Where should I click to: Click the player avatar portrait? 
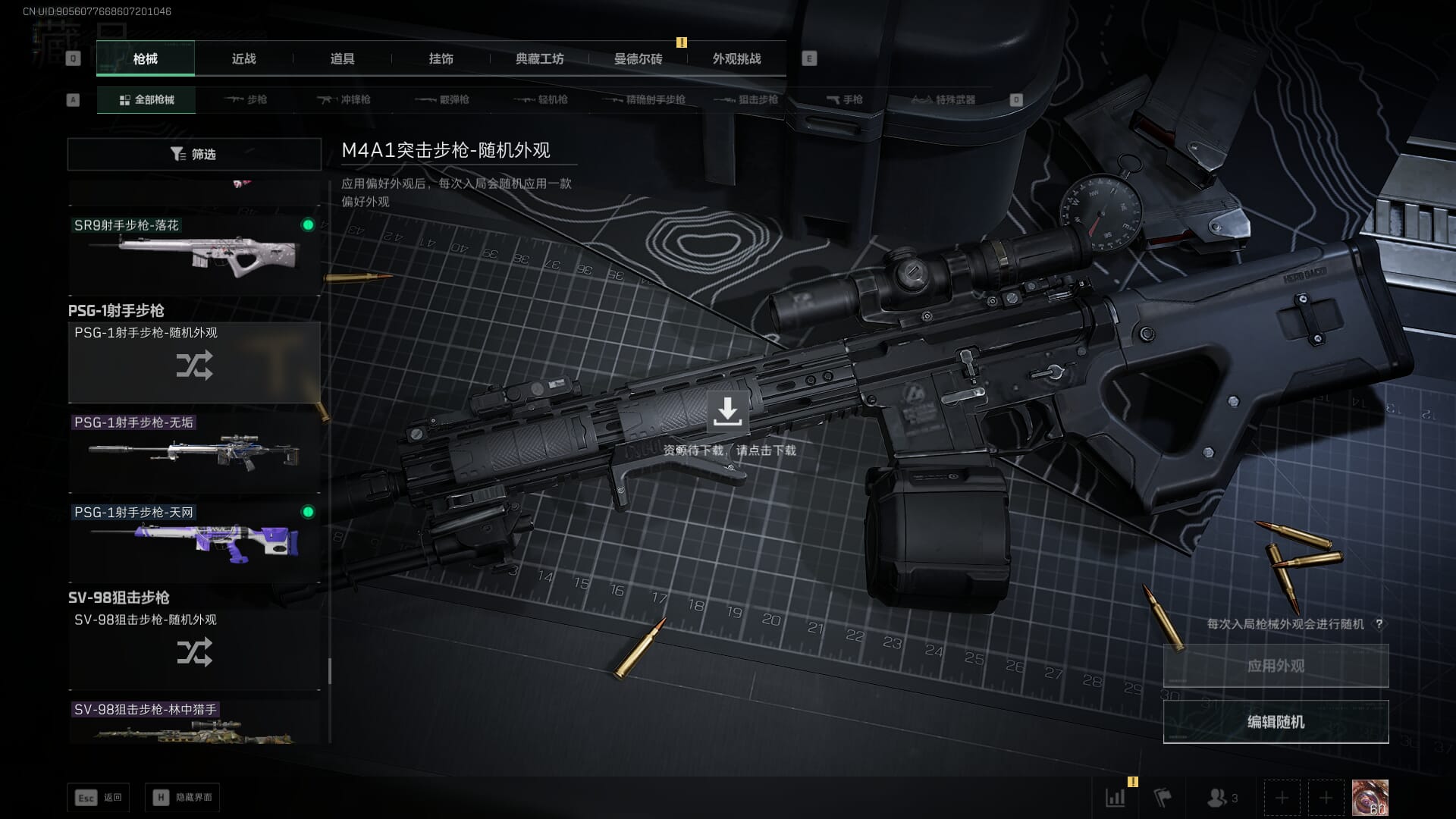point(1370,798)
